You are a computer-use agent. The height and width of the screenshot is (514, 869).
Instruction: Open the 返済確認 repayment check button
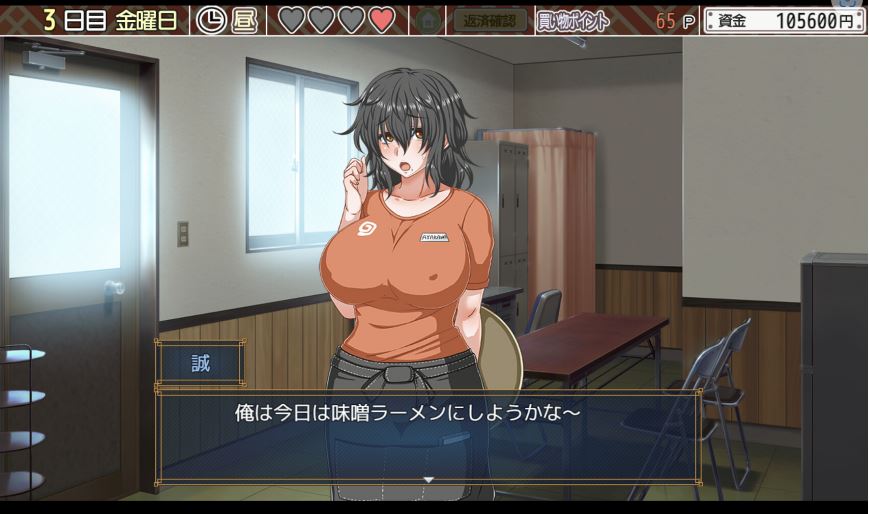click(489, 19)
